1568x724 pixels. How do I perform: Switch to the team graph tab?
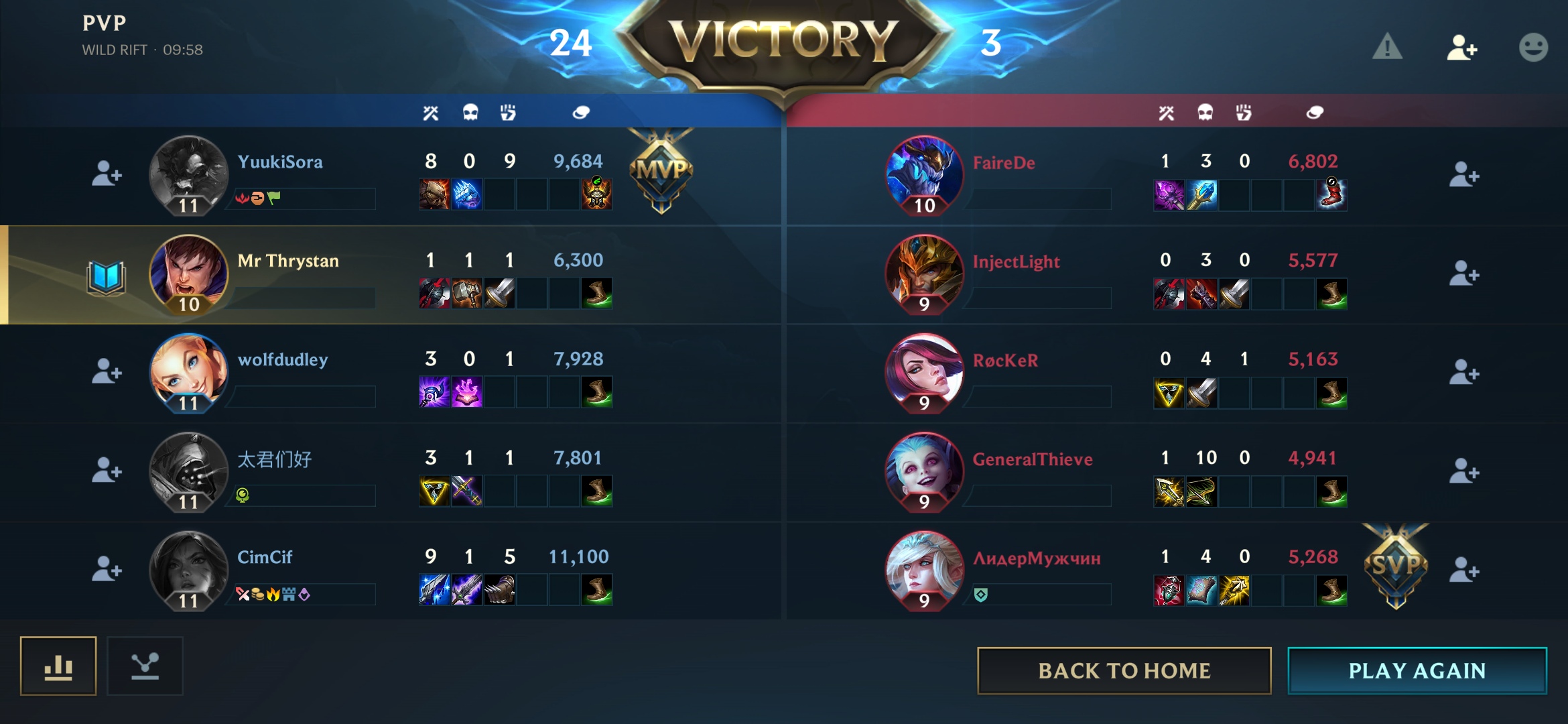pos(145,666)
